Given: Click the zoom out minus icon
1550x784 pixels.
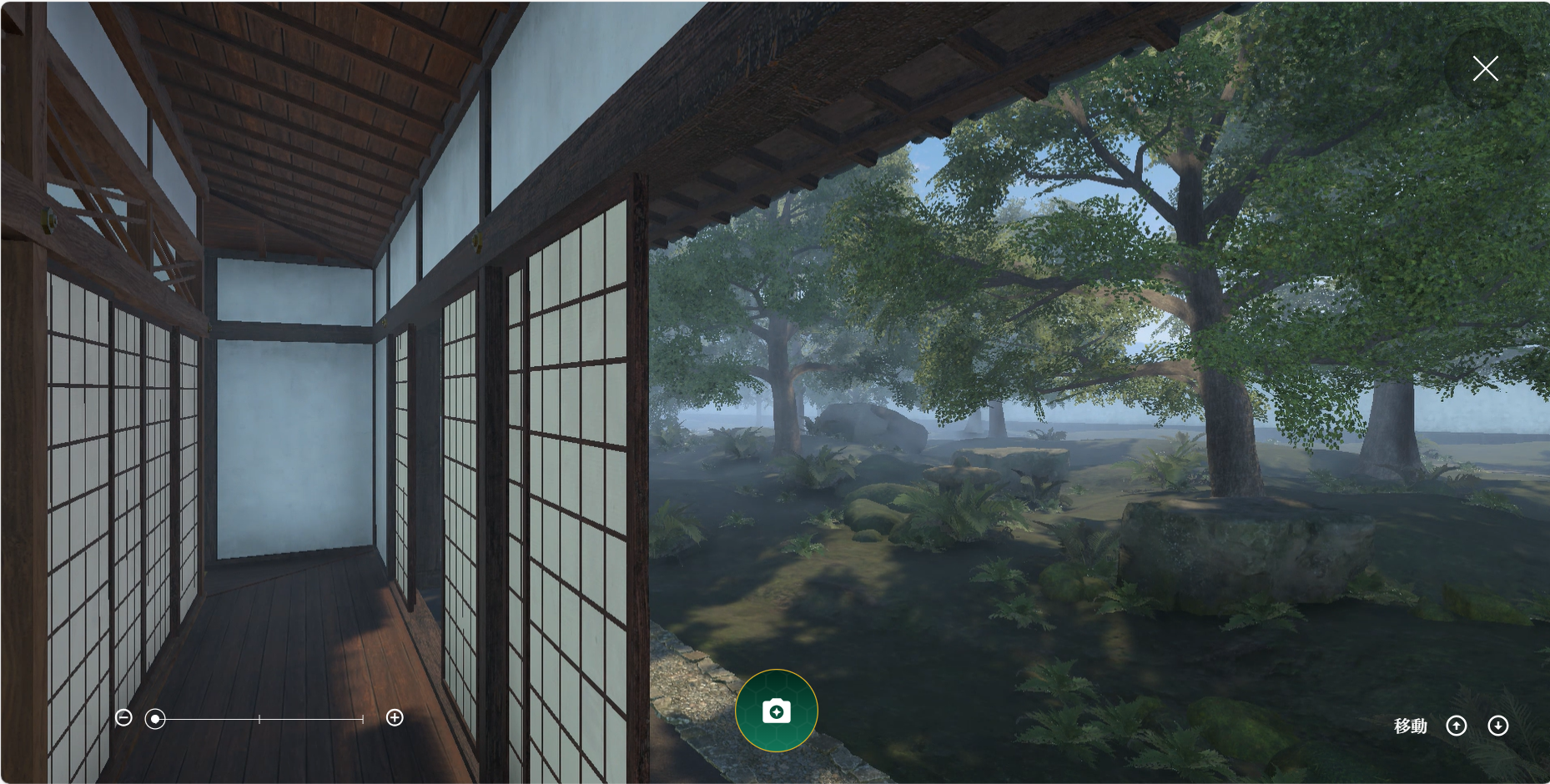Looking at the screenshot, I should [x=123, y=717].
